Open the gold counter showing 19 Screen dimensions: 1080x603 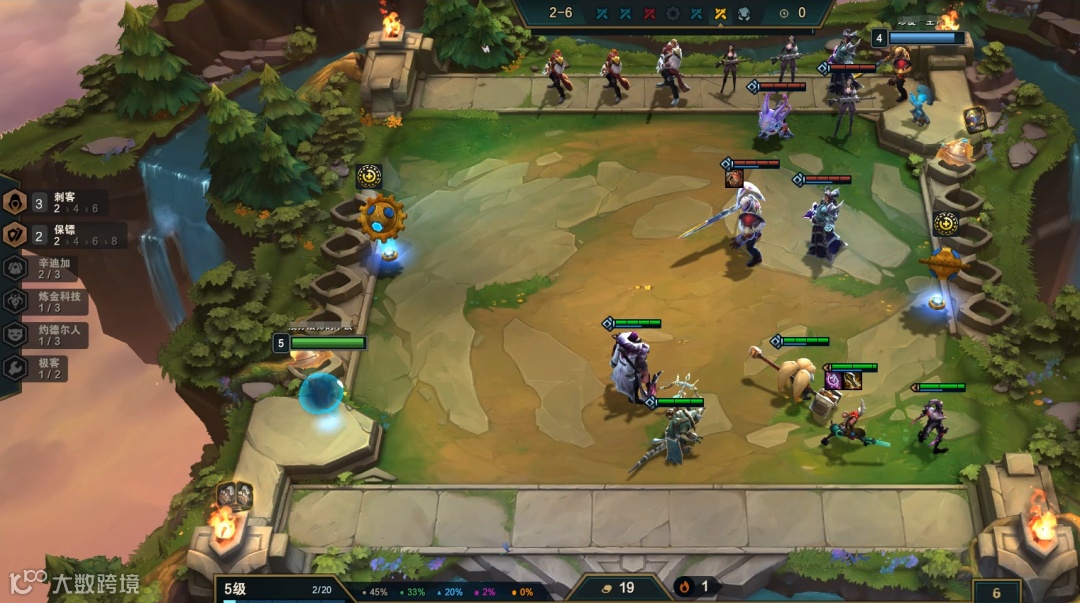click(616, 588)
